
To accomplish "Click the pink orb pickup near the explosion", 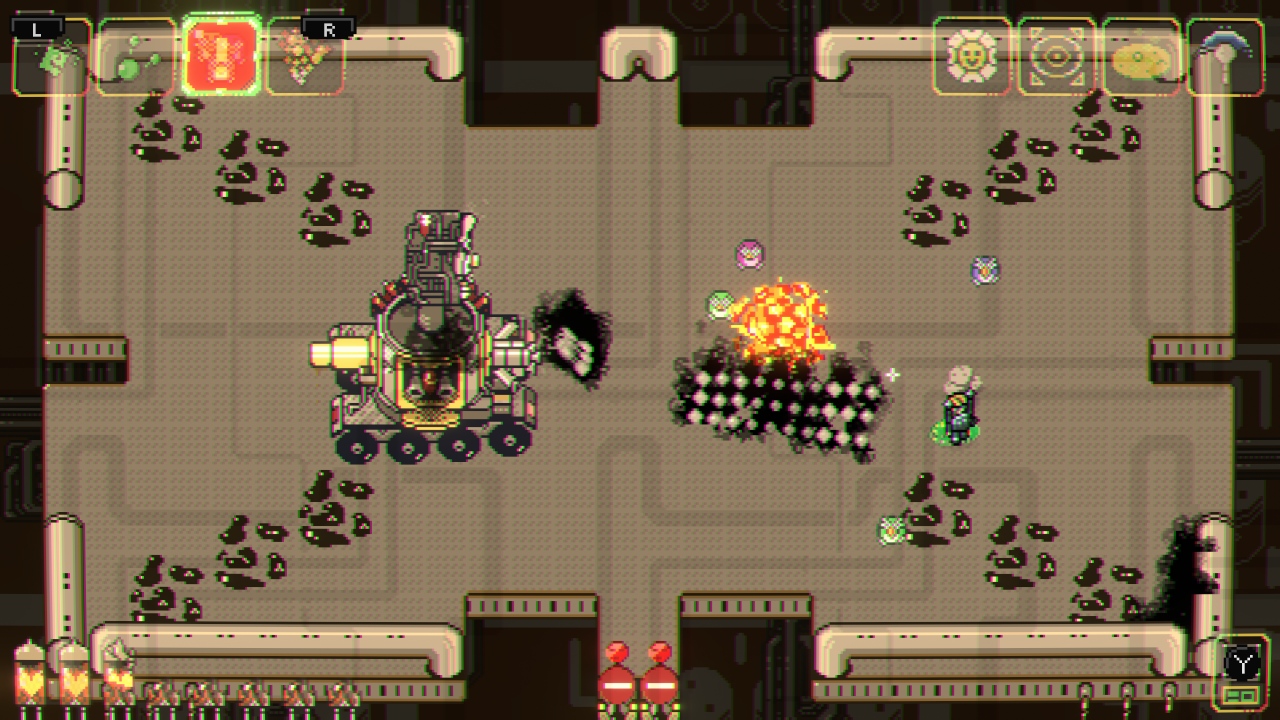I will tap(749, 256).
